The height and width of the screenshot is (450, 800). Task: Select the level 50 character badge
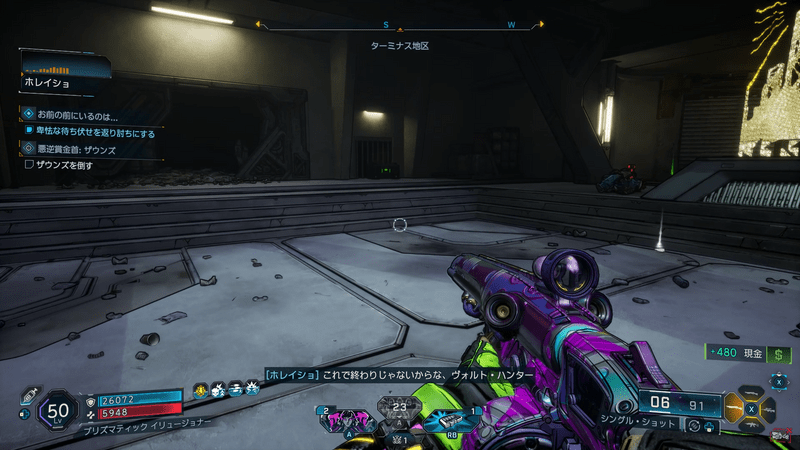57,409
